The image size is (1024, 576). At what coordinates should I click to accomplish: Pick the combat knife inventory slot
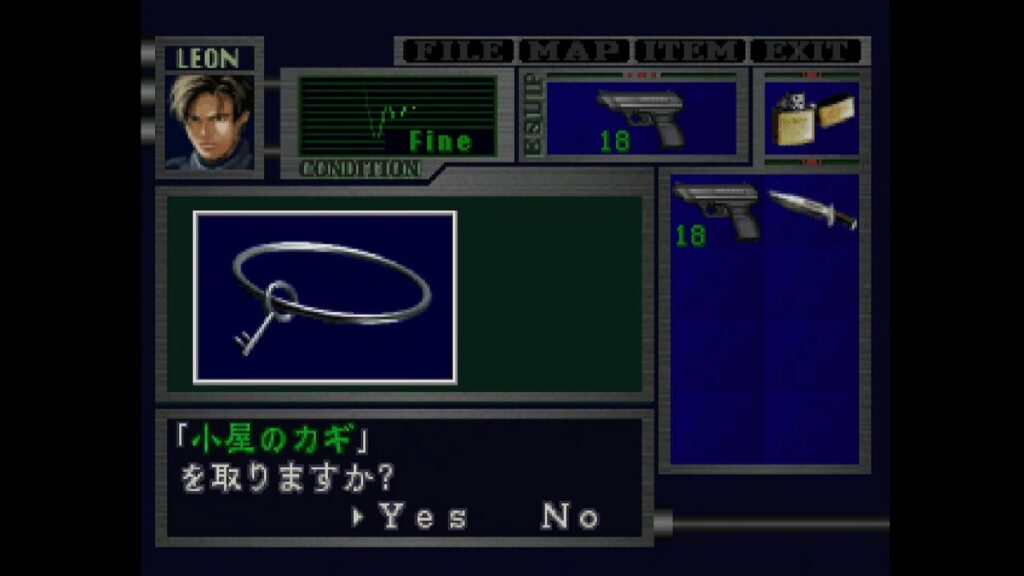click(x=811, y=209)
